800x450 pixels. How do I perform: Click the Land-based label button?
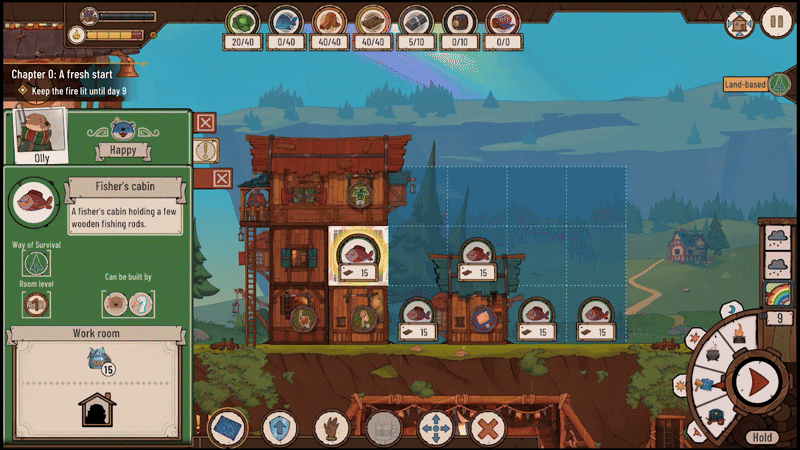(x=745, y=85)
